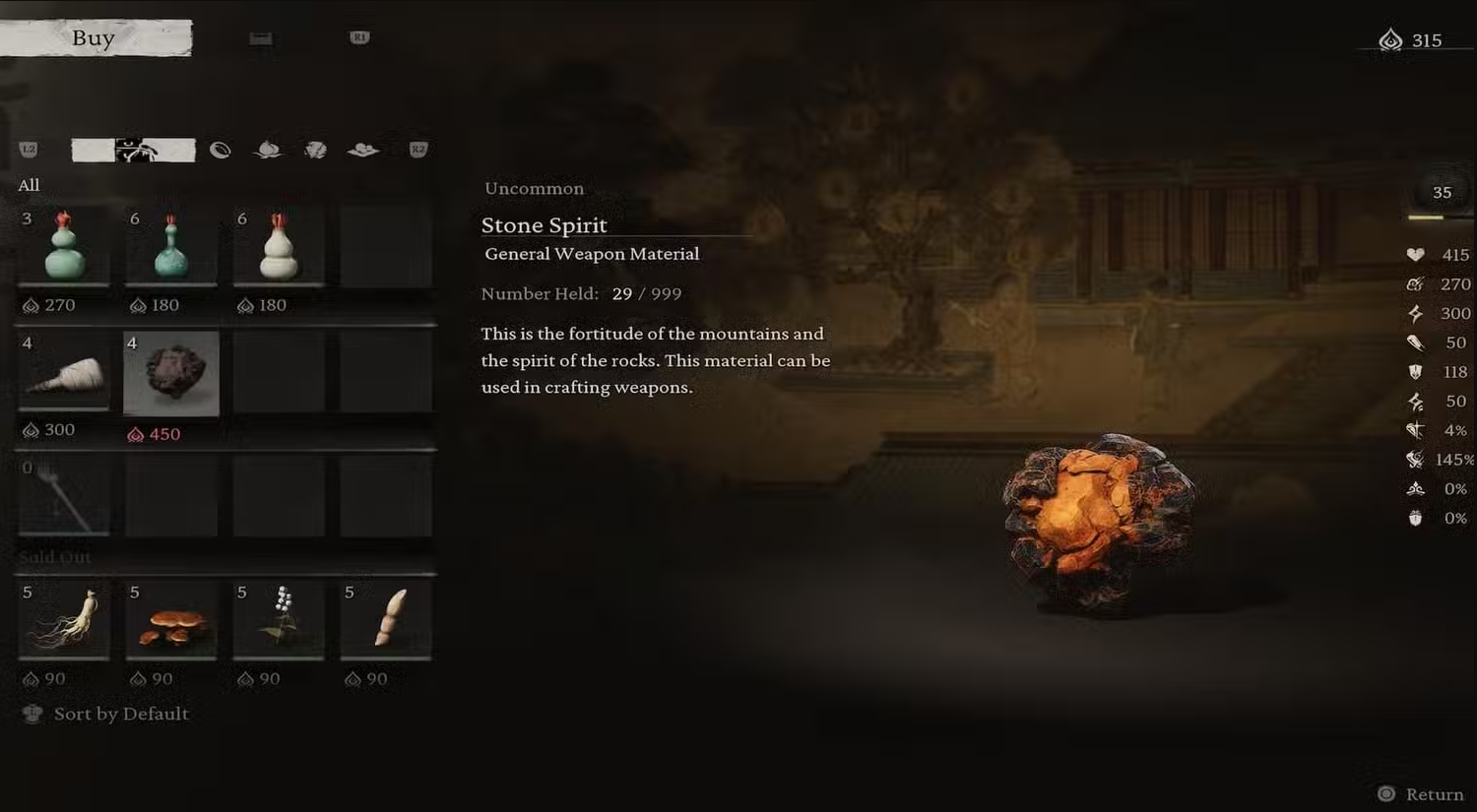Switch to the dim tab beside Buy

pyautogui.click(x=261, y=38)
